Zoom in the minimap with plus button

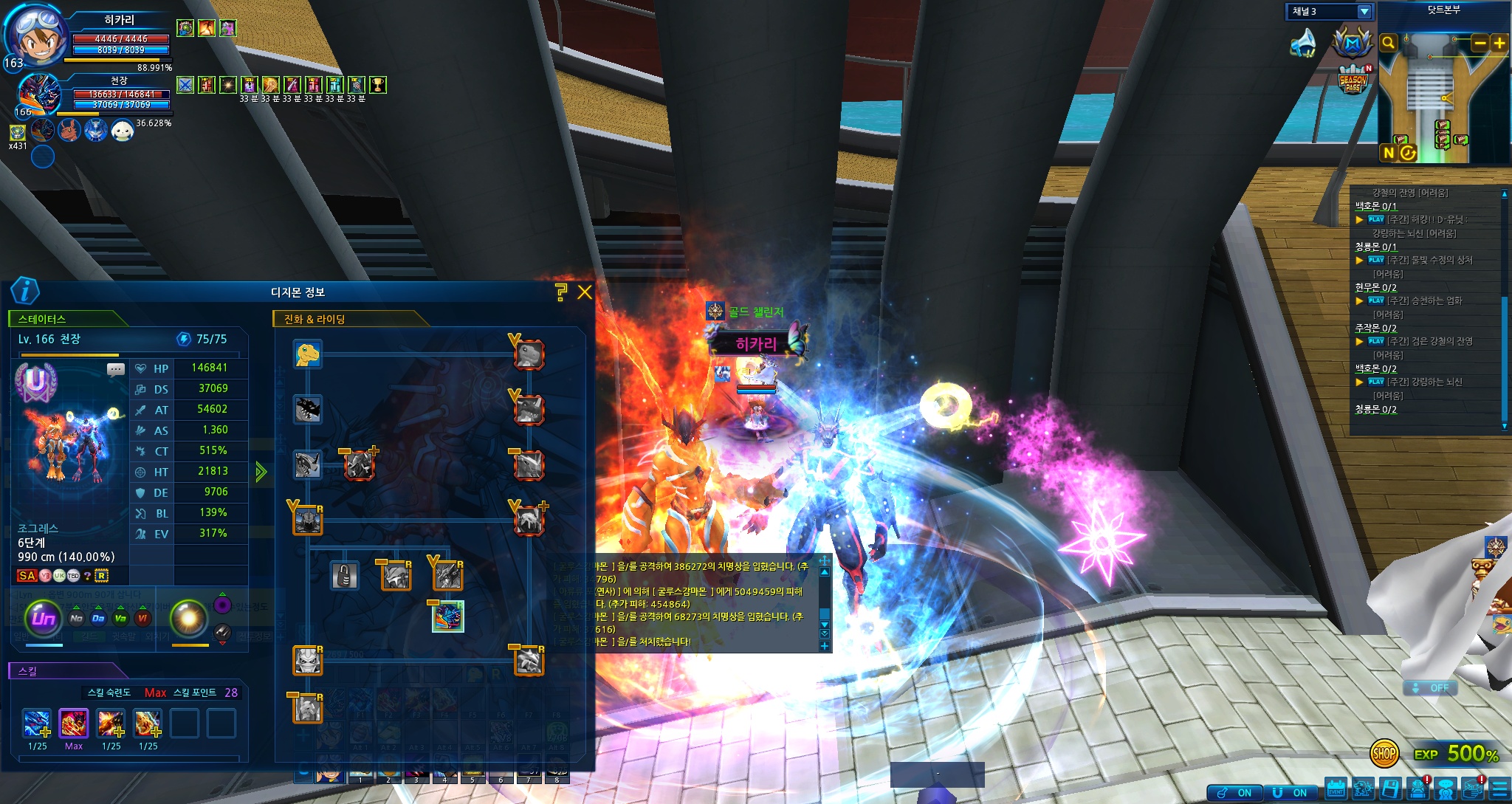pyautogui.click(x=1499, y=43)
